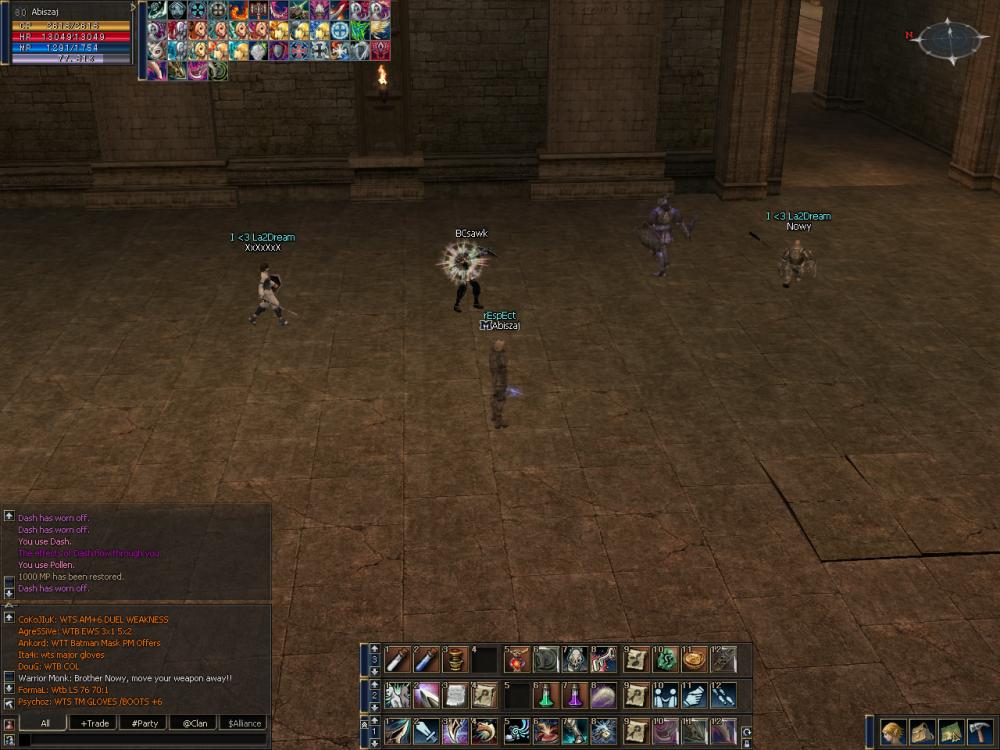Use the white potion in top hotbar

(x=397, y=659)
